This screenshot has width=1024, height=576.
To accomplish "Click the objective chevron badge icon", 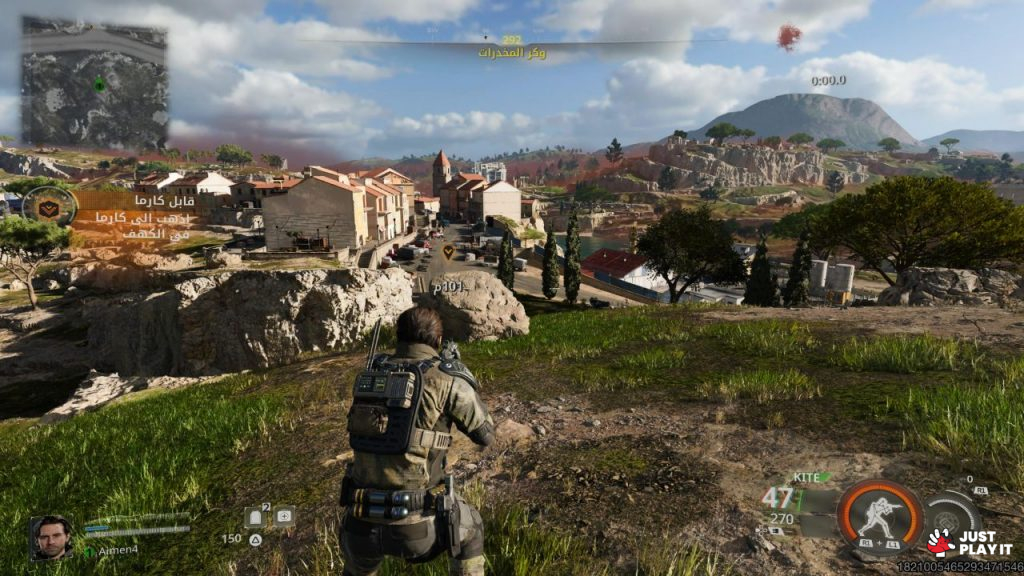I will pos(50,206).
